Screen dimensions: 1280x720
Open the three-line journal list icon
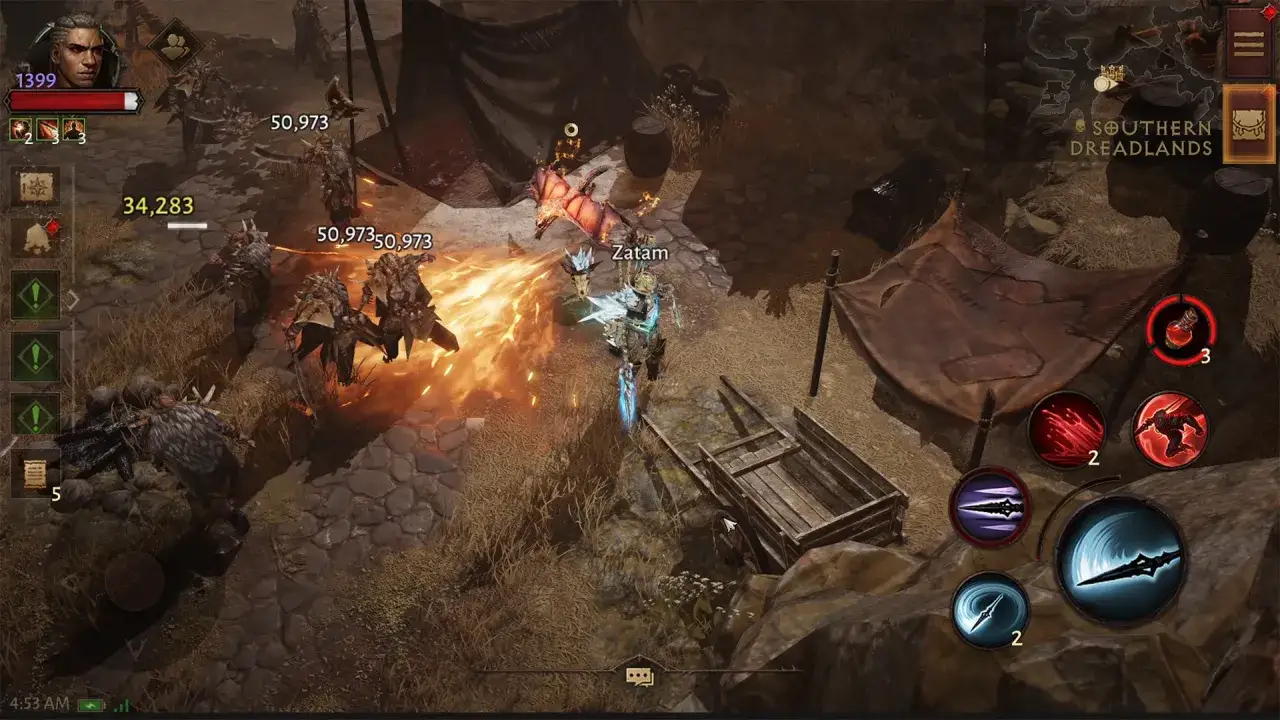click(1247, 43)
